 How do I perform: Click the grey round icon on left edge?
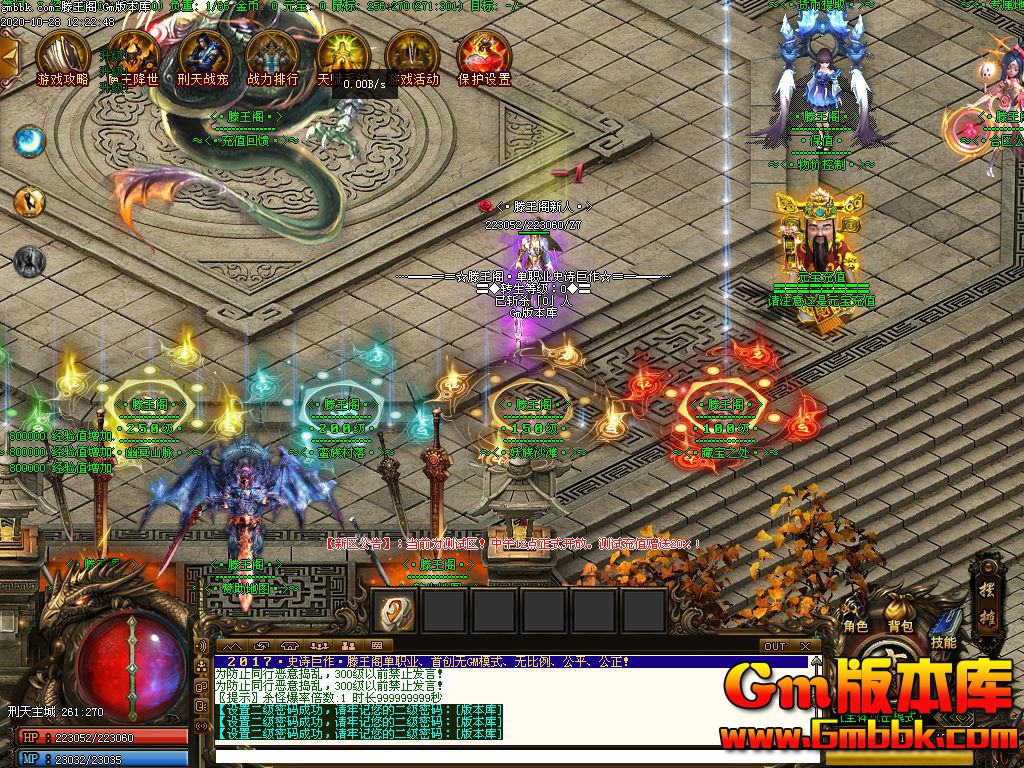click(x=29, y=262)
